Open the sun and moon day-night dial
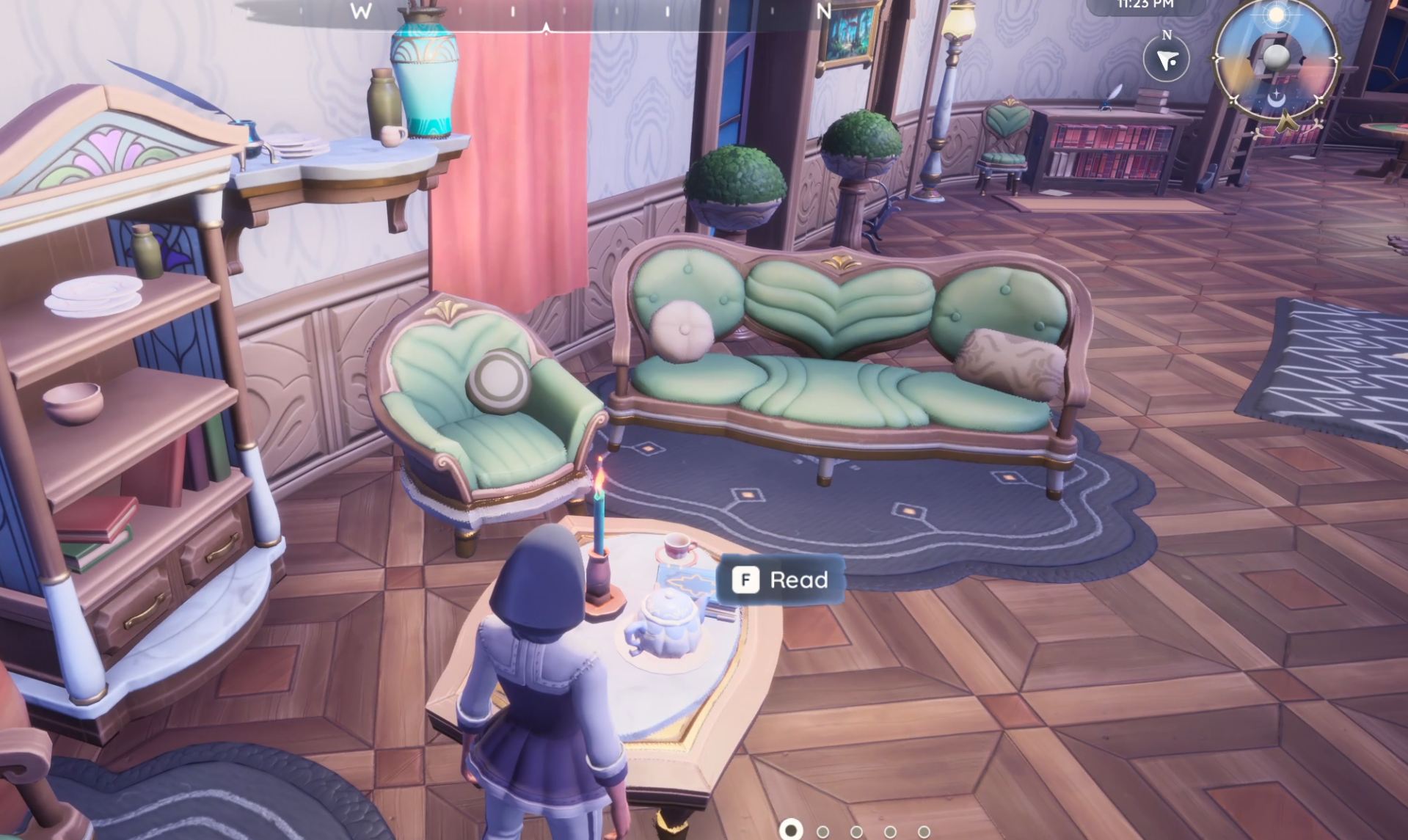1408x840 pixels. [x=1276, y=59]
